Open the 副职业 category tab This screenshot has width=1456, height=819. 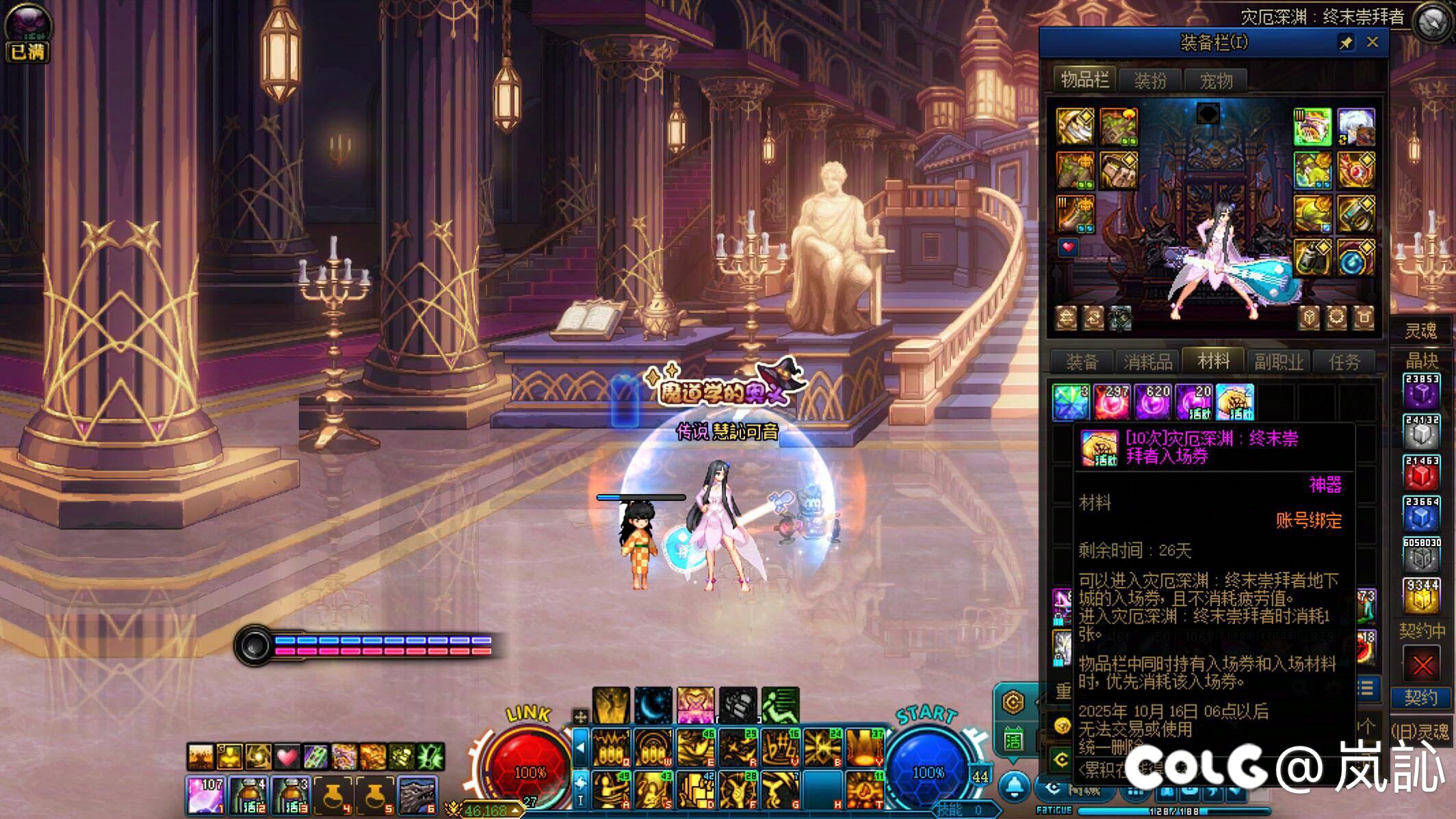click(x=1279, y=361)
